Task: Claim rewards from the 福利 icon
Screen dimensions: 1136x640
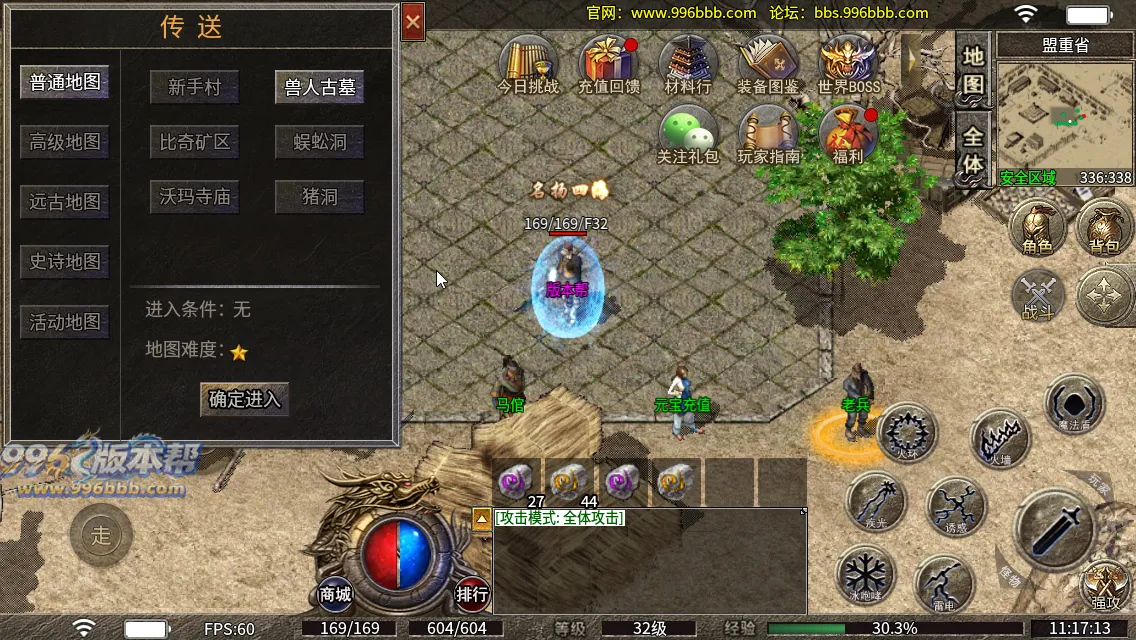Action: pyautogui.click(x=848, y=135)
